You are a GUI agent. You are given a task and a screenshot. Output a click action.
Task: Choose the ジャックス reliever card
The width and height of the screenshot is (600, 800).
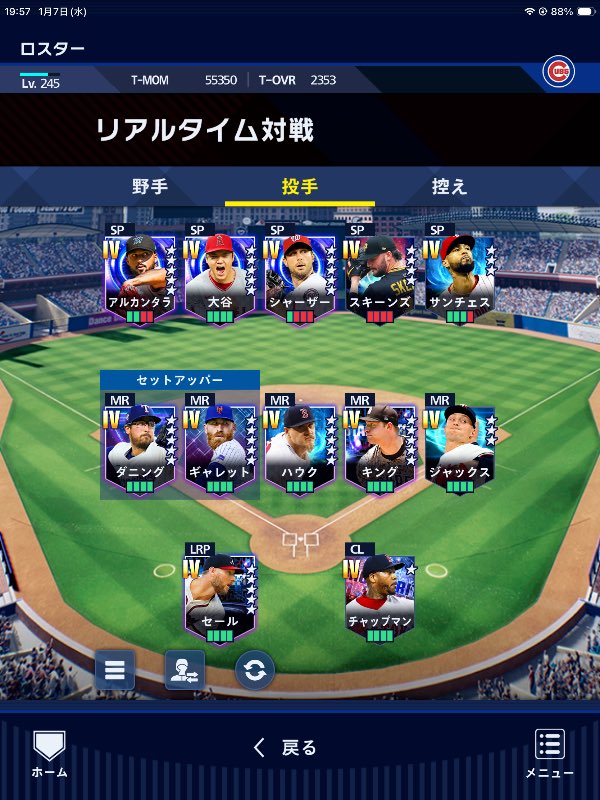tap(459, 447)
